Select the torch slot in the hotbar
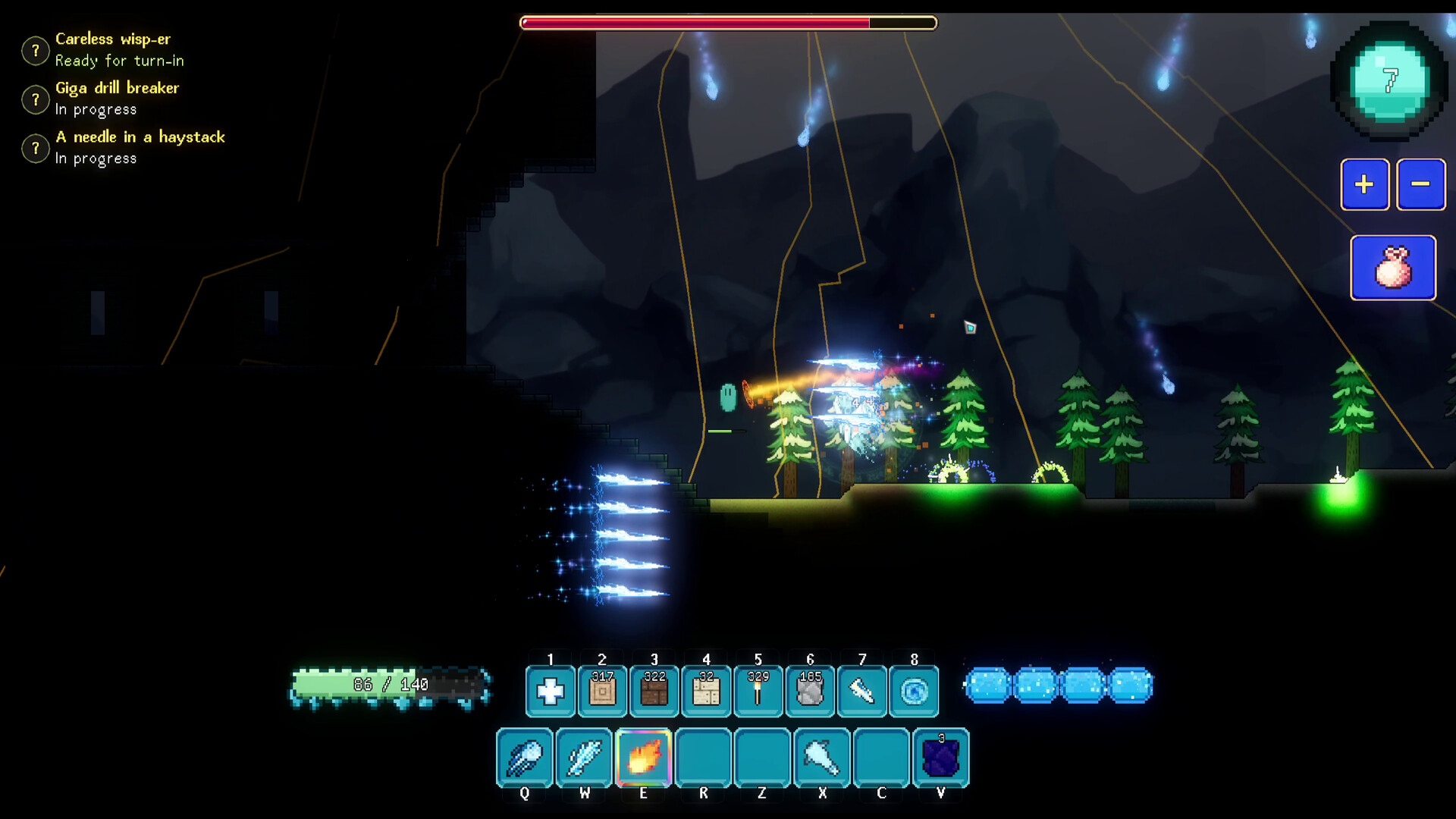Image resolution: width=1456 pixels, height=819 pixels. pyautogui.click(x=758, y=691)
